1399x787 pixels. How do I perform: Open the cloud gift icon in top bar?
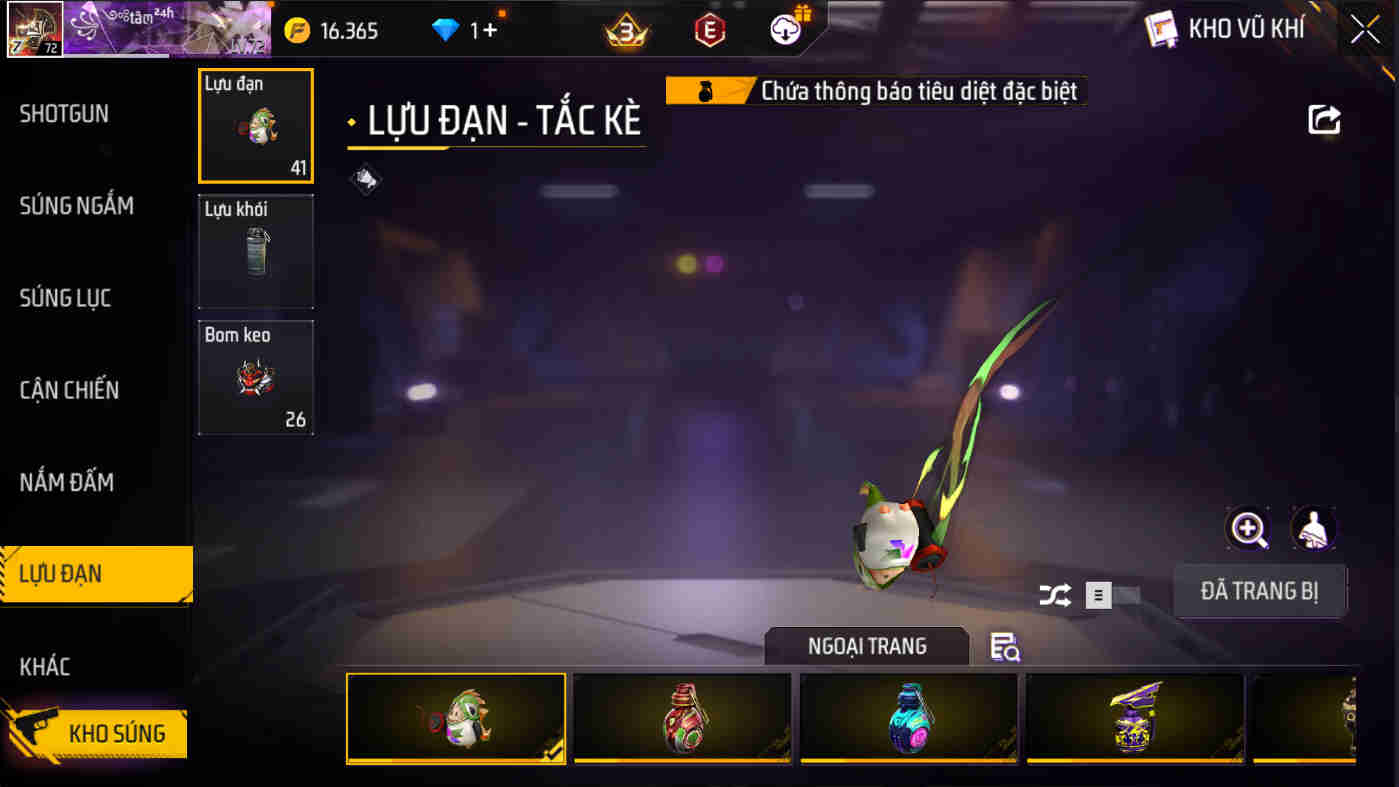click(x=786, y=28)
